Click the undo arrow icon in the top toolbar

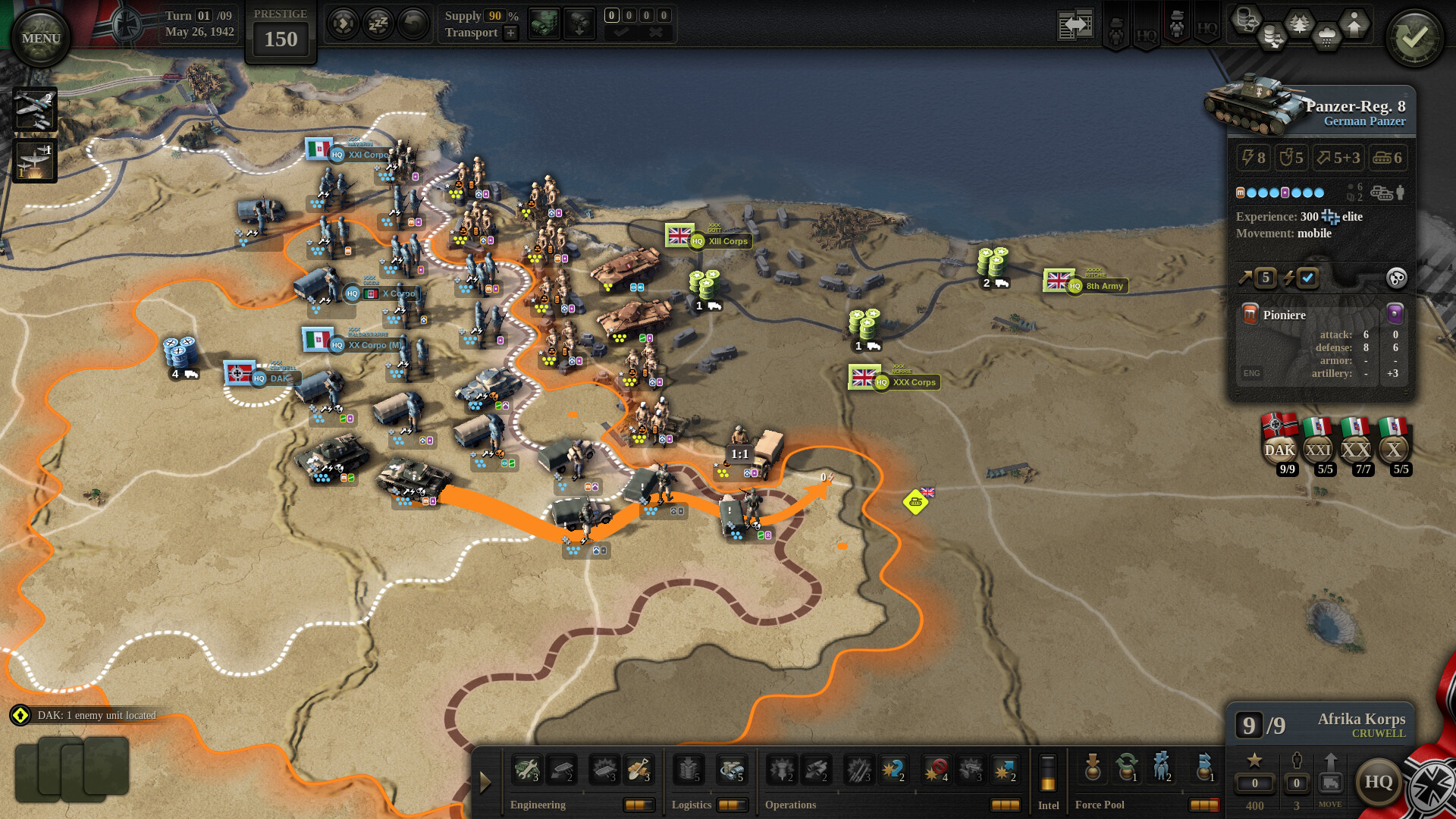pos(412,22)
